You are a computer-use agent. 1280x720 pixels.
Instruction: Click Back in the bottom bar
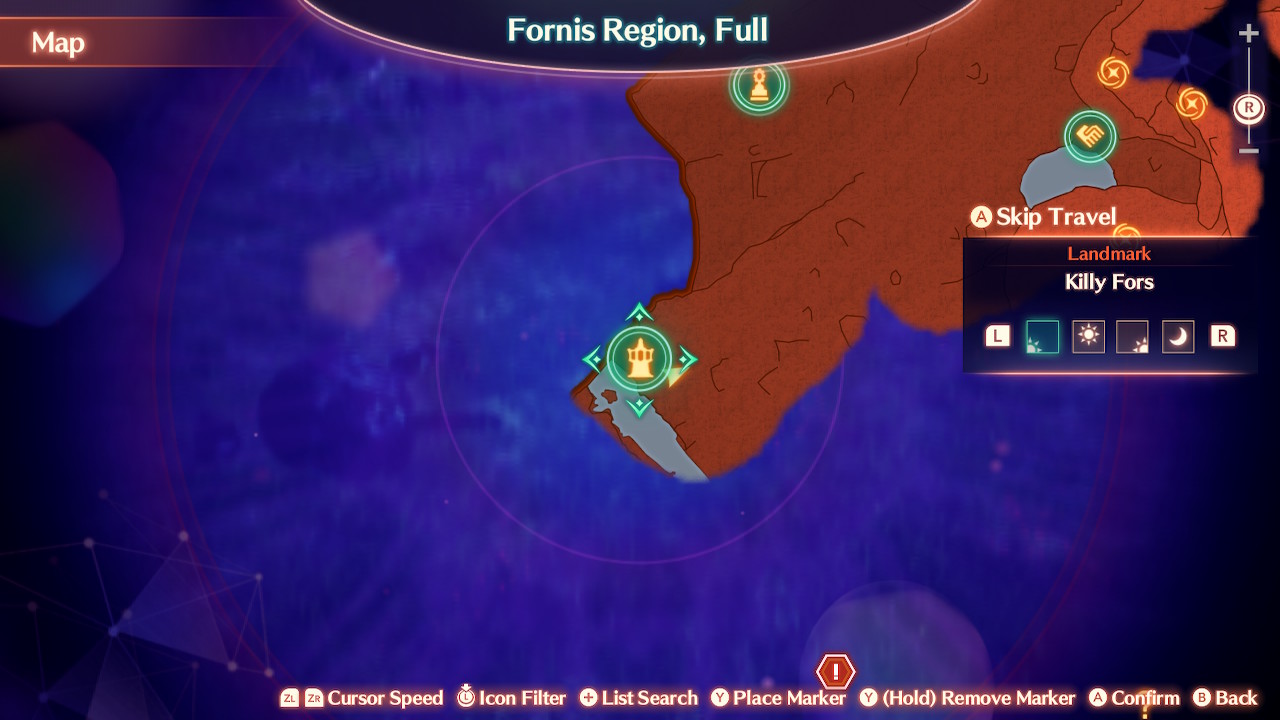coord(1228,698)
